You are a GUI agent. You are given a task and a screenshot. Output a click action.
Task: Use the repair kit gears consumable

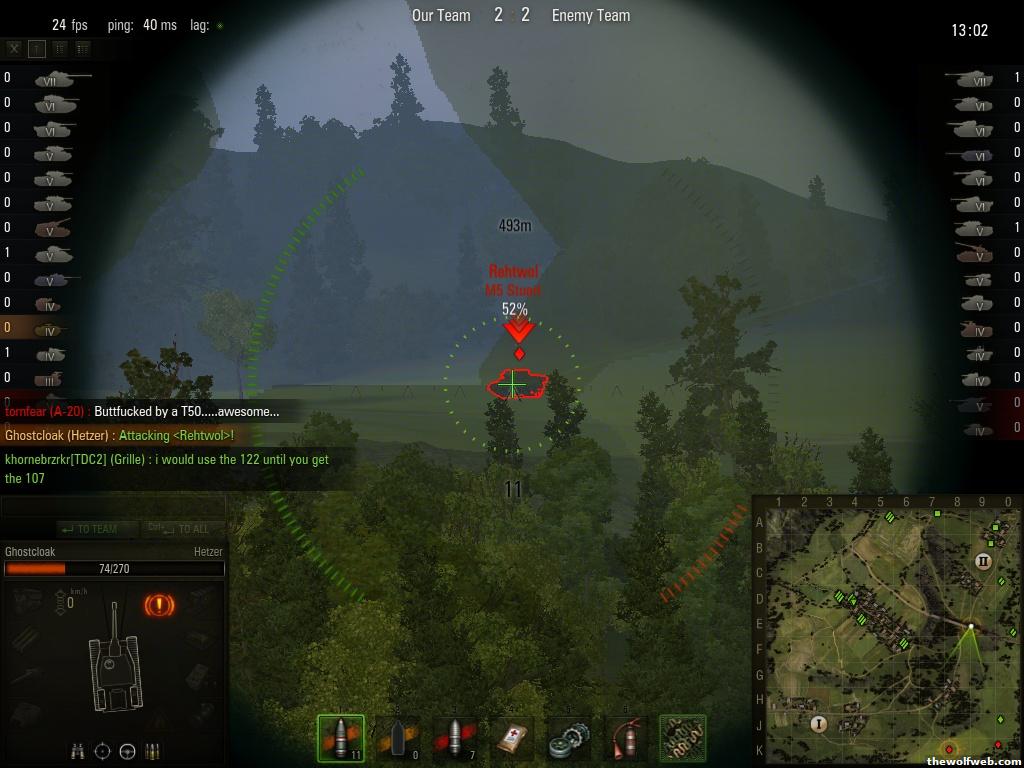569,740
